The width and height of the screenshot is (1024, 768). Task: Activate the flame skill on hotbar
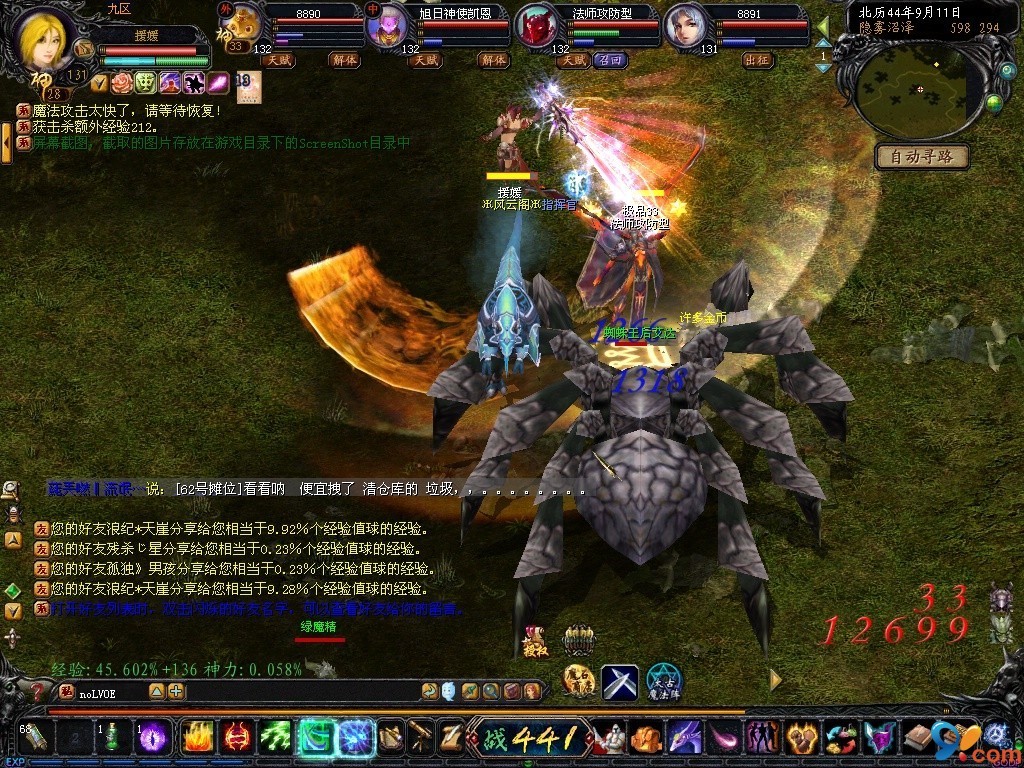click(x=197, y=737)
